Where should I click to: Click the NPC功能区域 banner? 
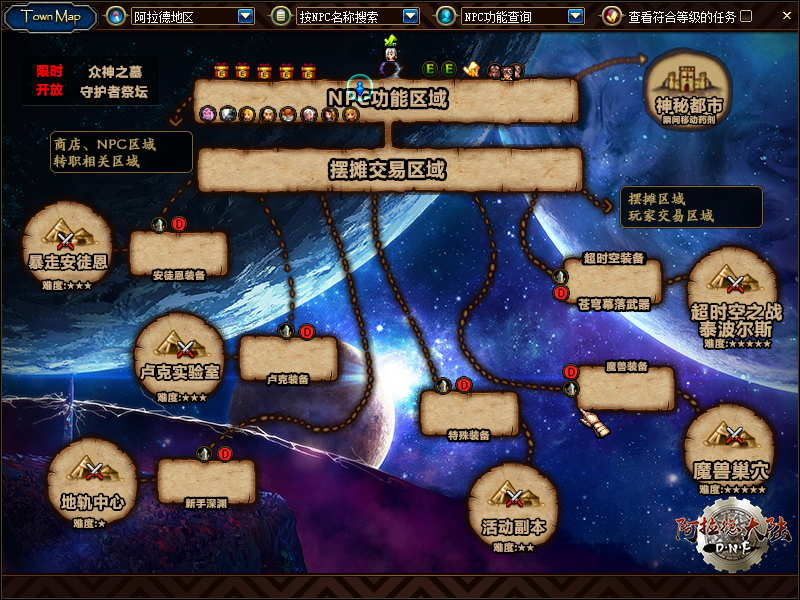point(387,99)
